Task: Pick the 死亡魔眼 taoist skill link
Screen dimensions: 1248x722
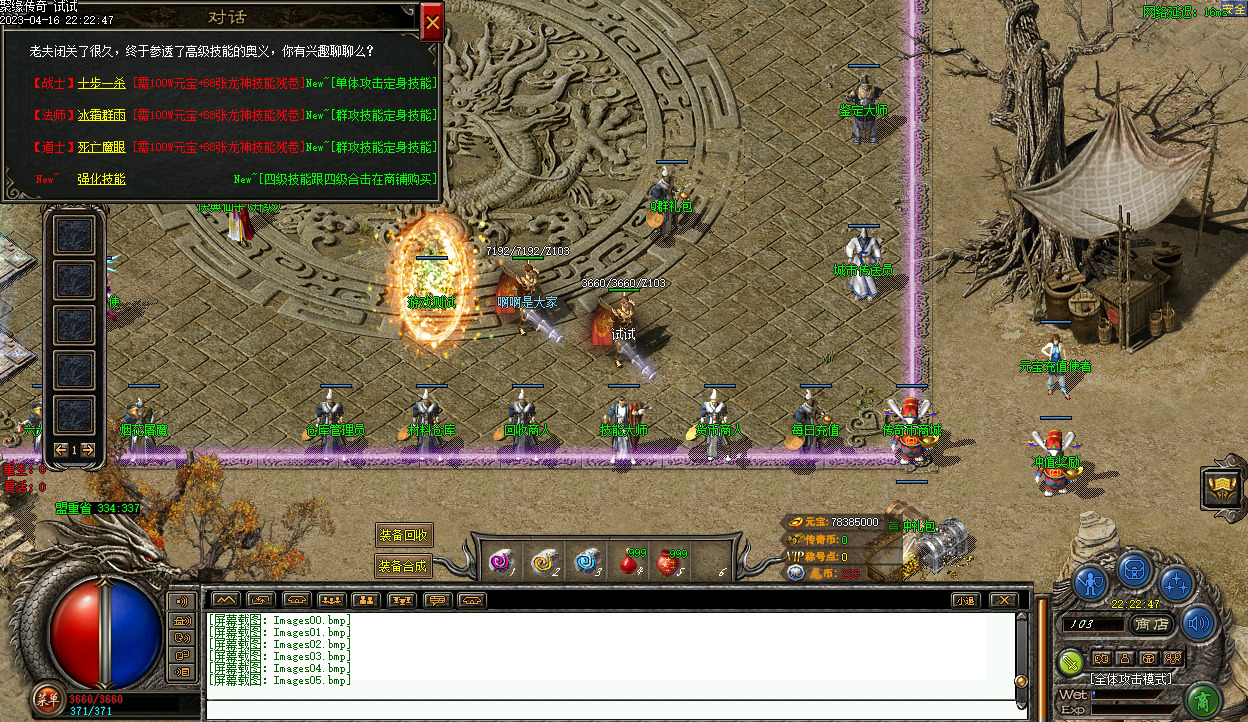Action: (101, 147)
